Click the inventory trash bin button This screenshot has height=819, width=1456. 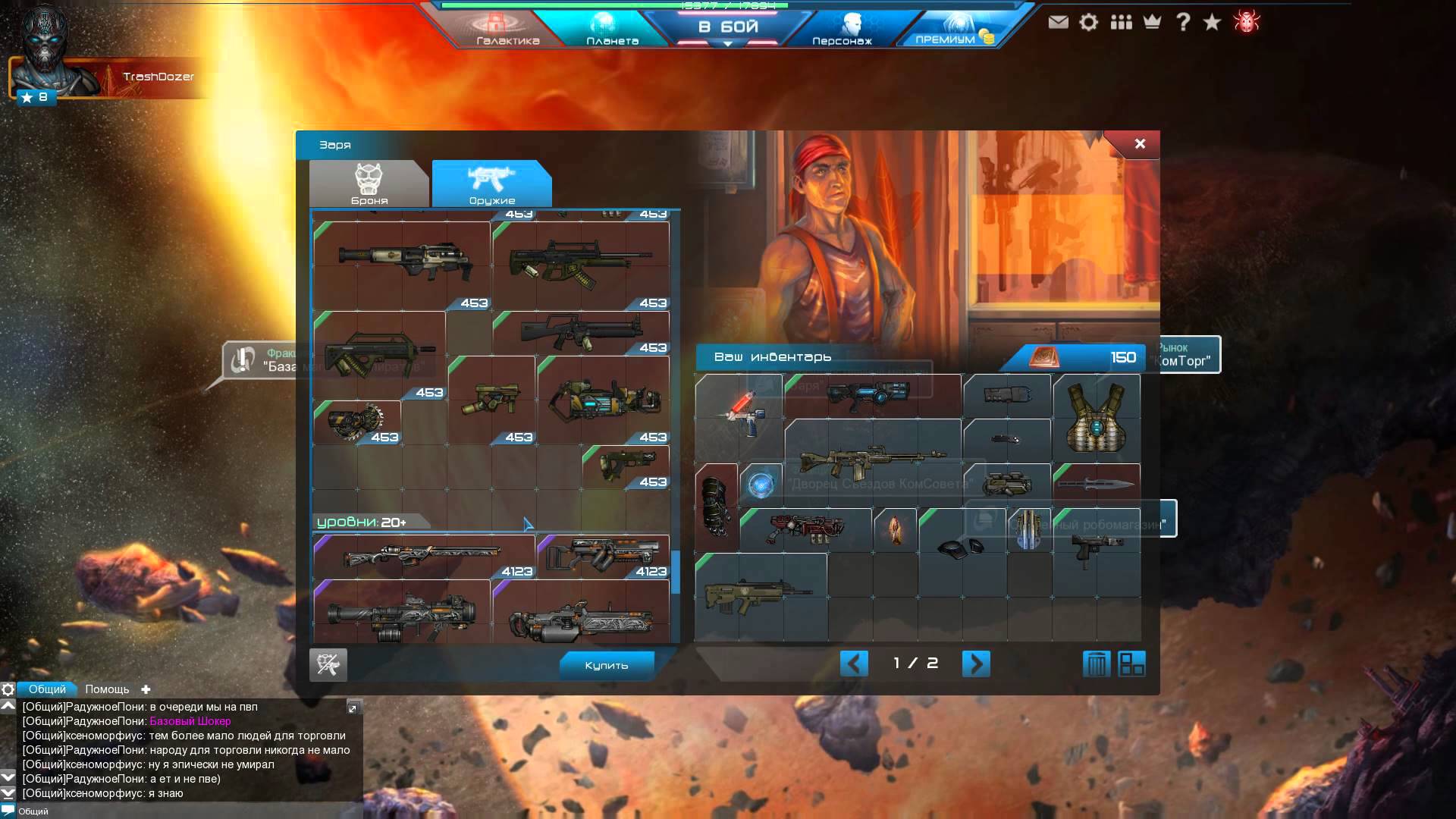coord(1096,664)
